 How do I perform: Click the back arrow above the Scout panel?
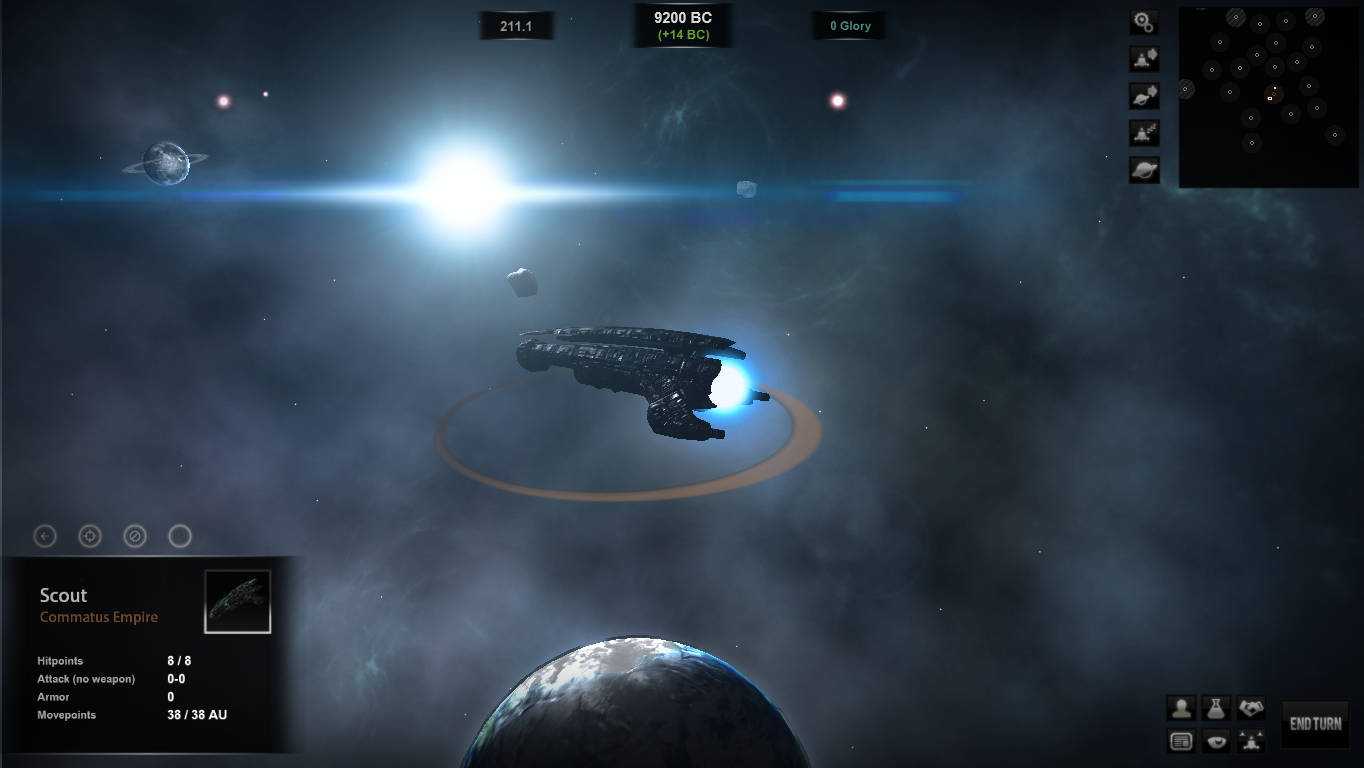point(44,536)
